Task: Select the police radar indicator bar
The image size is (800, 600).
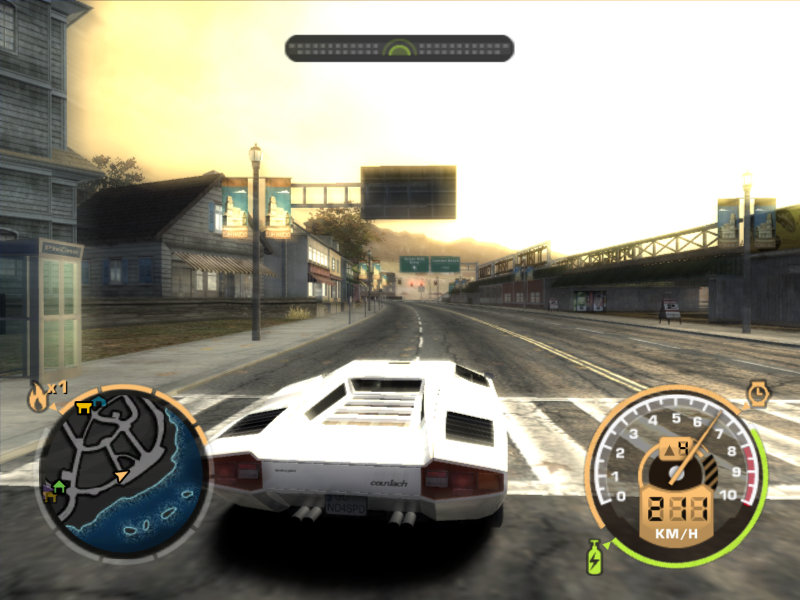Action: coord(399,48)
